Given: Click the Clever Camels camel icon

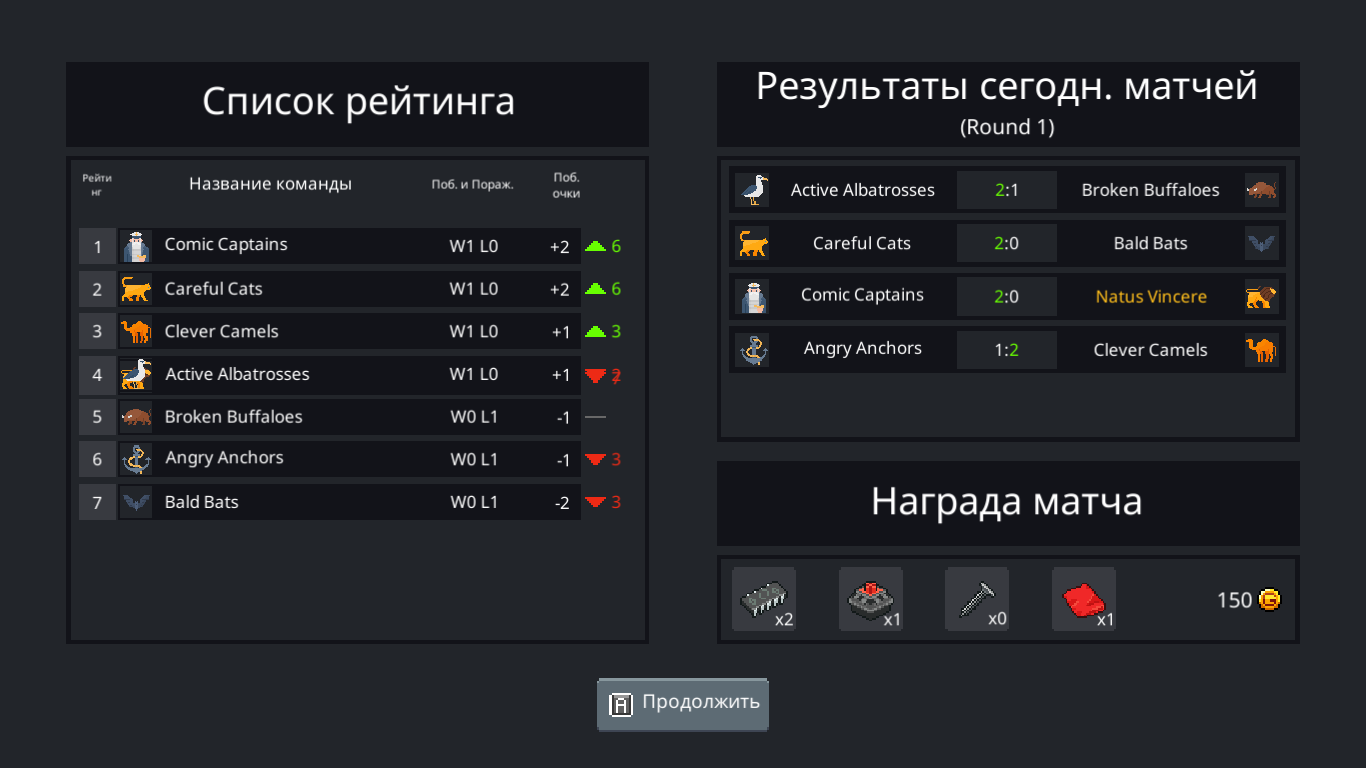Looking at the screenshot, I should tap(136, 331).
